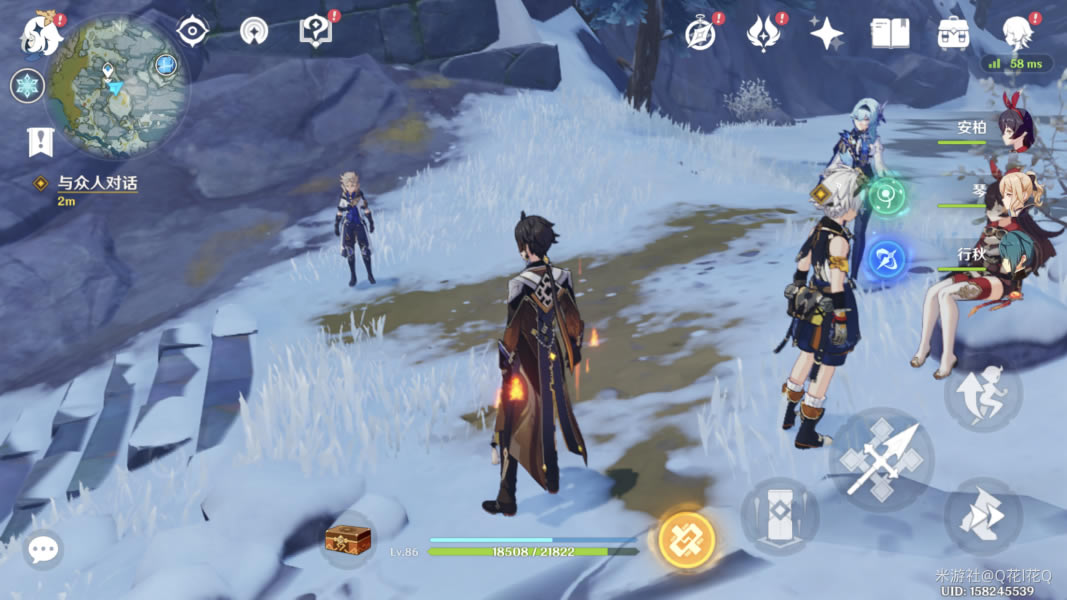The image size is (1067, 600).
Task: Activate the eye-shaped Elemental Sight icon
Action: coord(192,31)
